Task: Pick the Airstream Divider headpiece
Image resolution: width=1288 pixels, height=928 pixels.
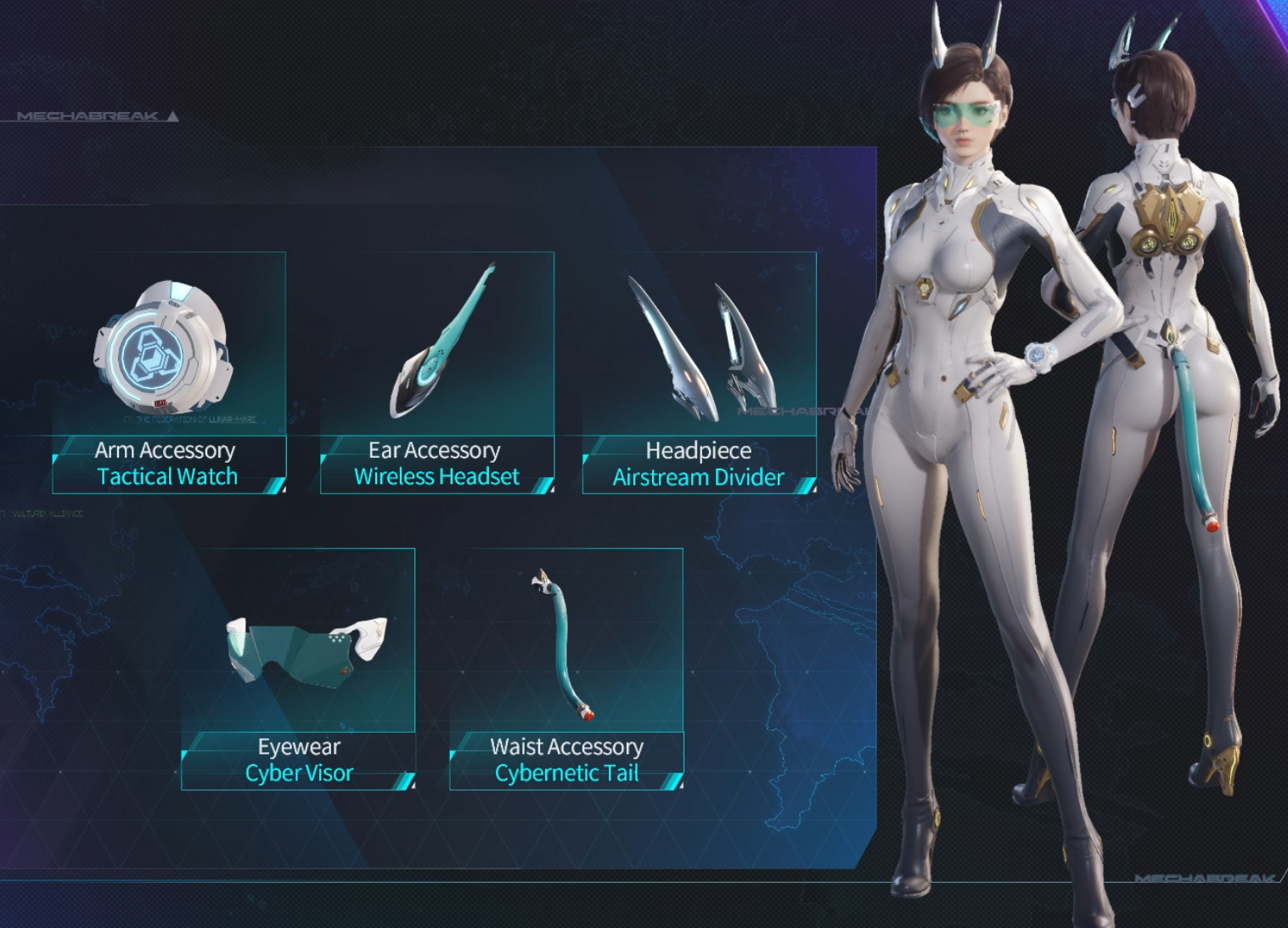Action: (699, 372)
